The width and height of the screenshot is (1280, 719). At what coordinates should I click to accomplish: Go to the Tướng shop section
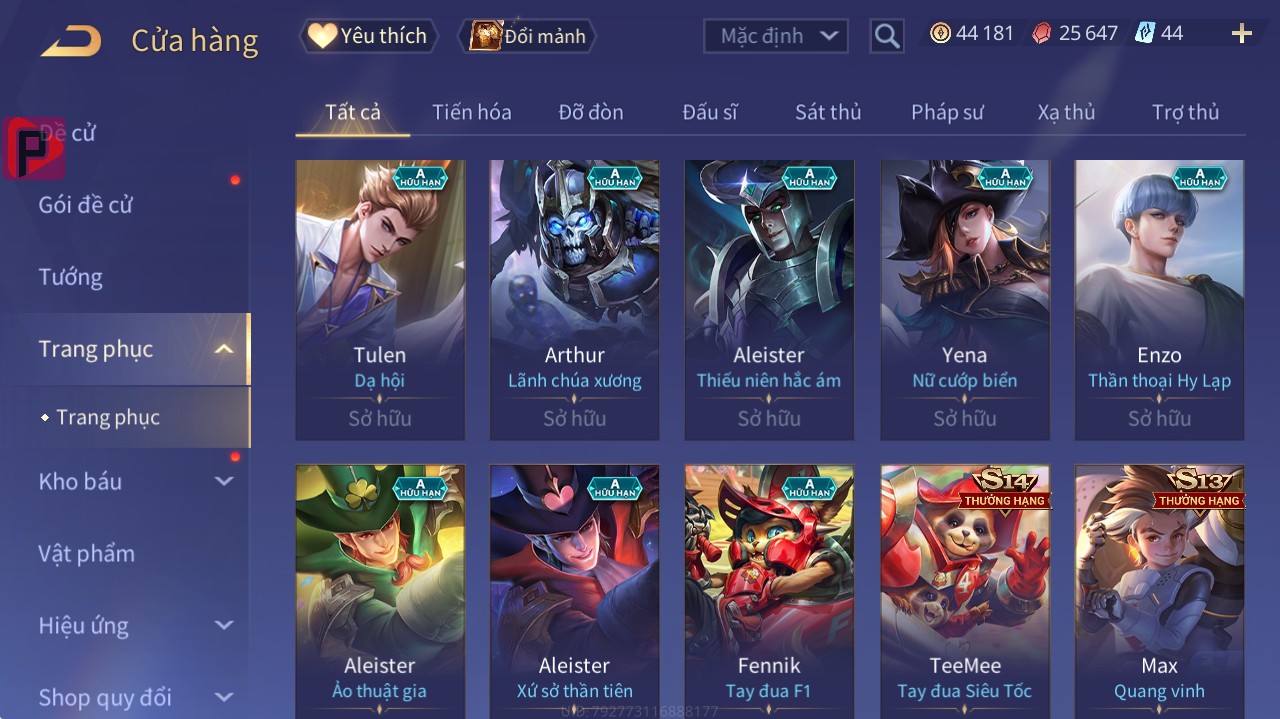tap(70, 277)
